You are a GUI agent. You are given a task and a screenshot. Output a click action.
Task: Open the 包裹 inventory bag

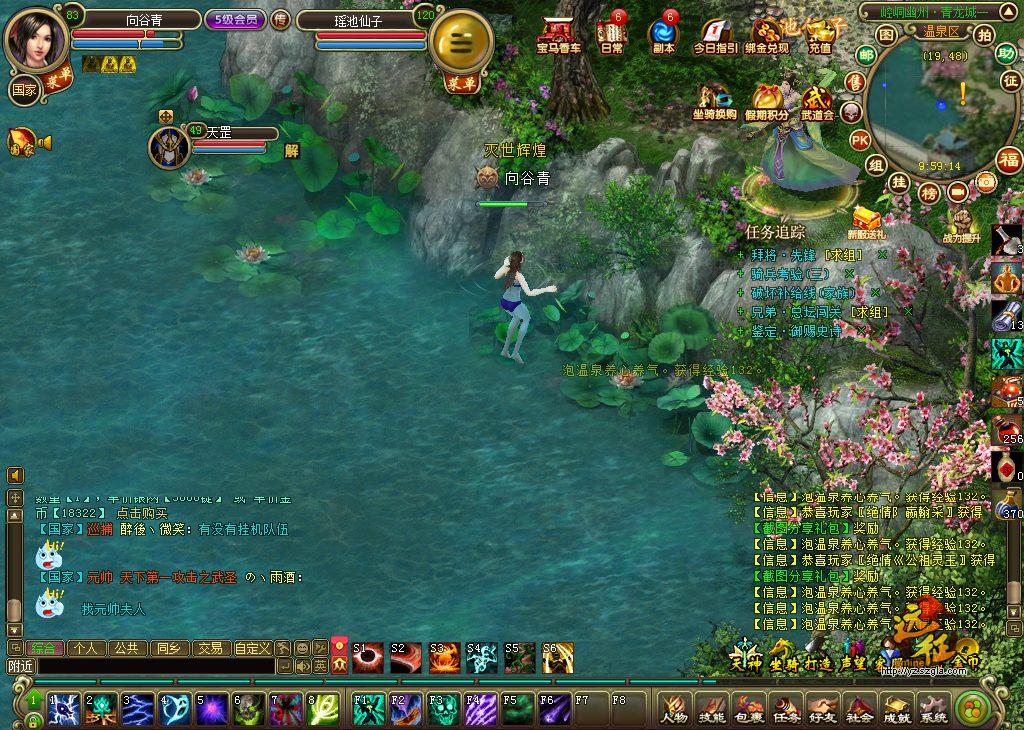click(748, 709)
